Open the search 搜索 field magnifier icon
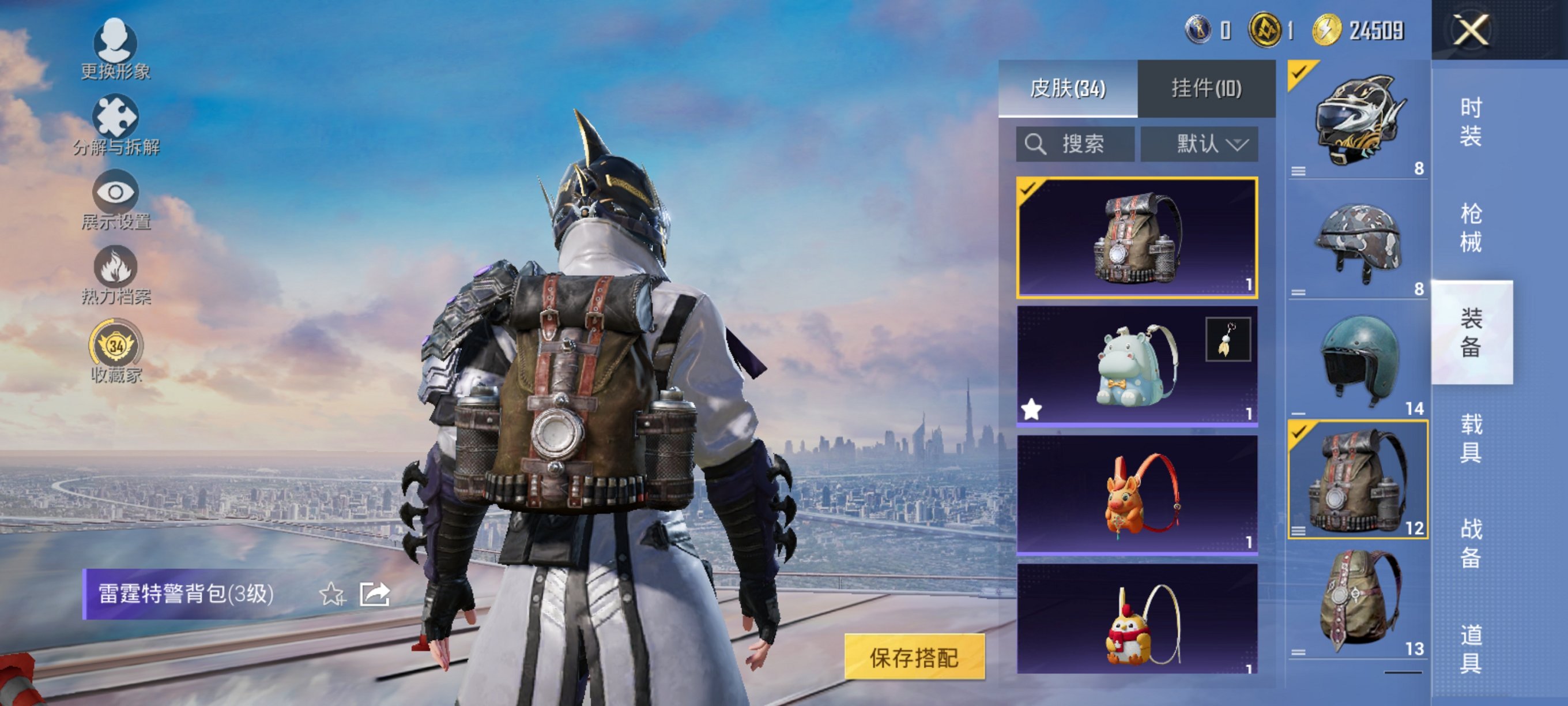This screenshot has height=706, width=1568. 1037,145
